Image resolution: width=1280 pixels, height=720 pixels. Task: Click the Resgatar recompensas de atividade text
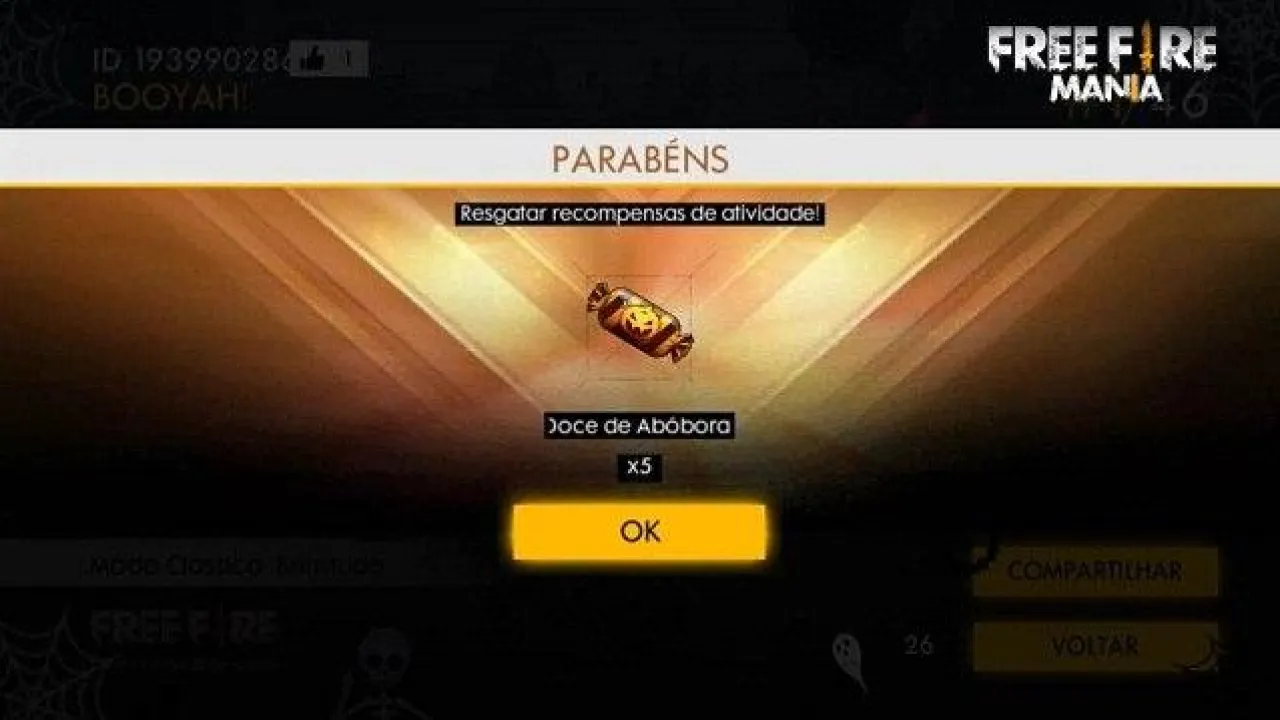coord(640,212)
